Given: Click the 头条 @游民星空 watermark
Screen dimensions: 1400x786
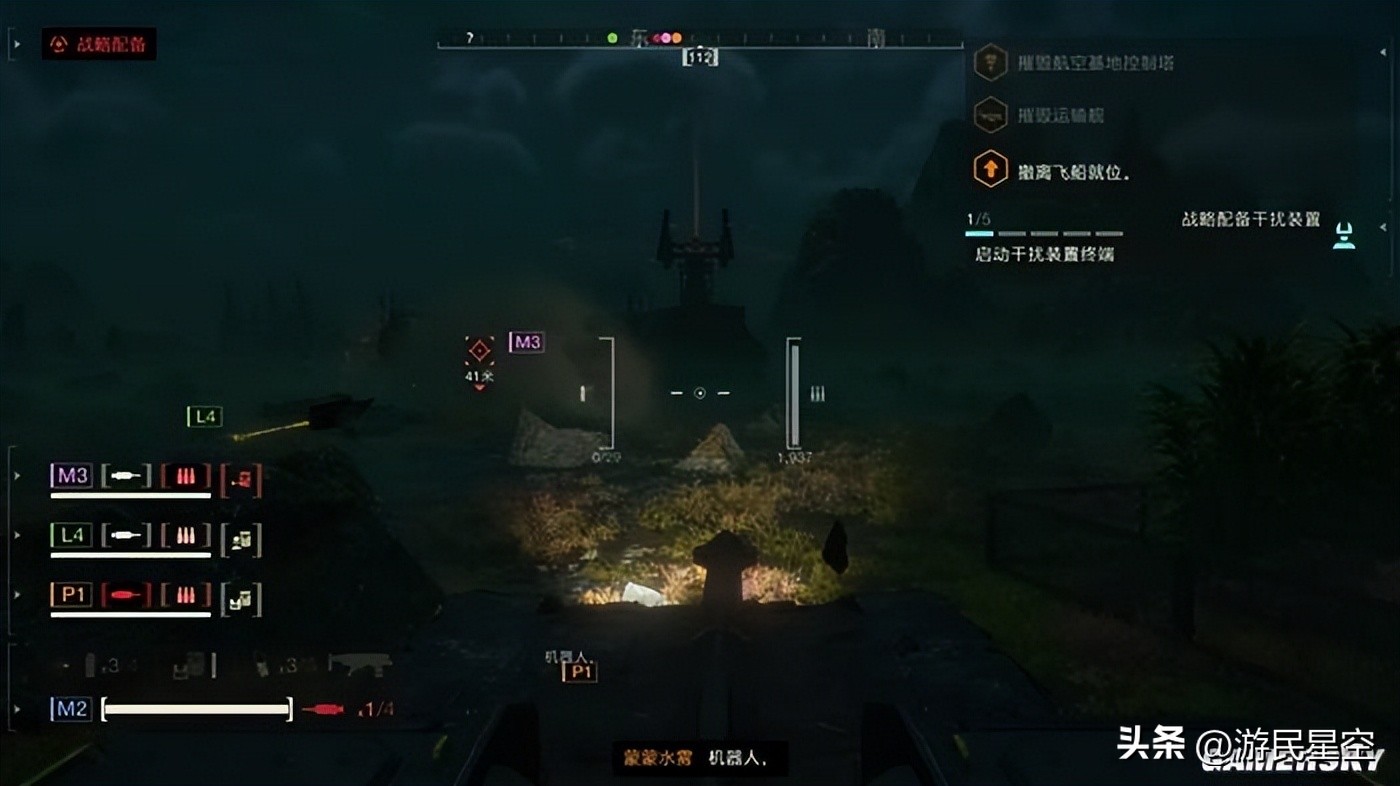Looking at the screenshot, I should pyautogui.click(x=1245, y=745).
